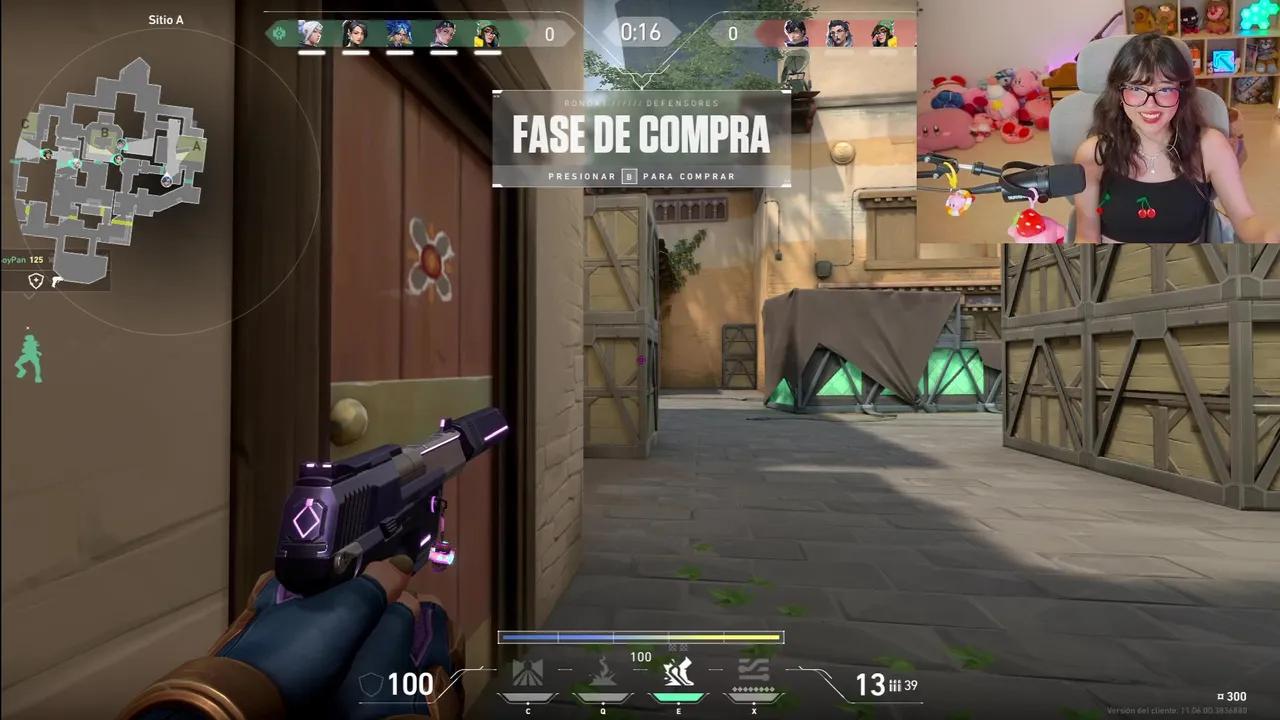Click the shield icon beside the armor value
Viewport: 1280px width, 720px height.
[371, 684]
